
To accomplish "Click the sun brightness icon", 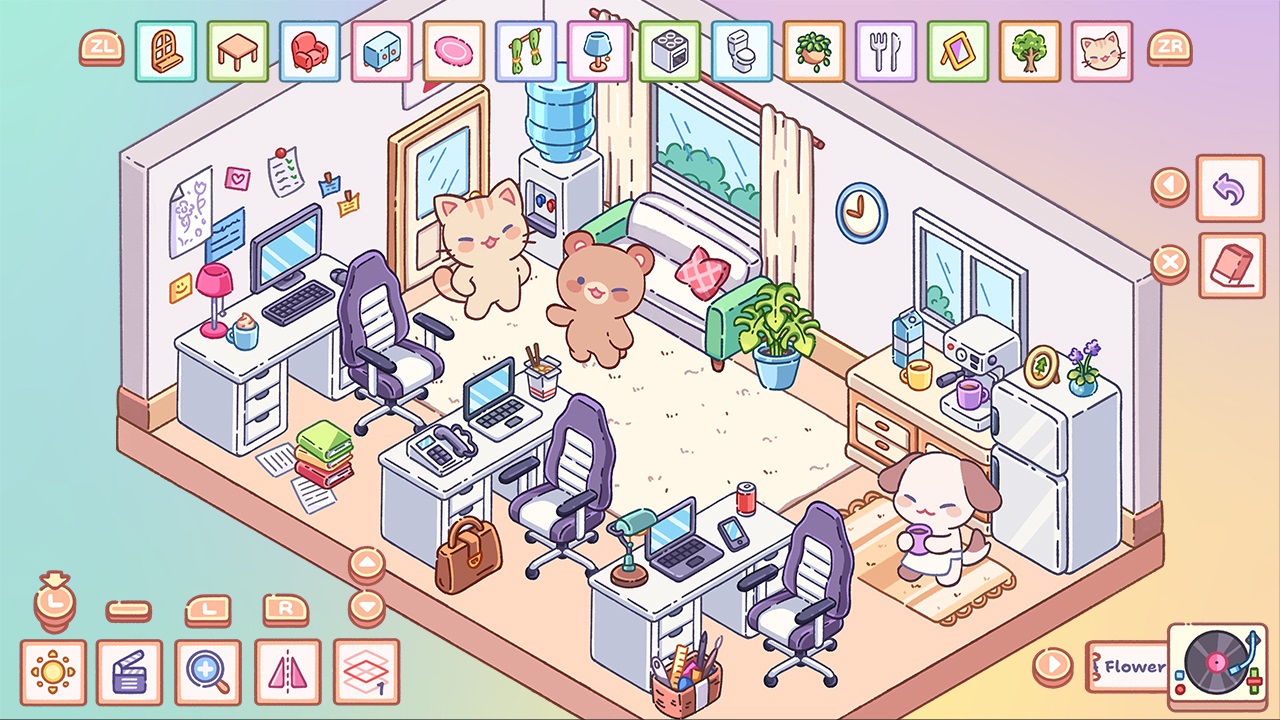I will tap(53, 672).
